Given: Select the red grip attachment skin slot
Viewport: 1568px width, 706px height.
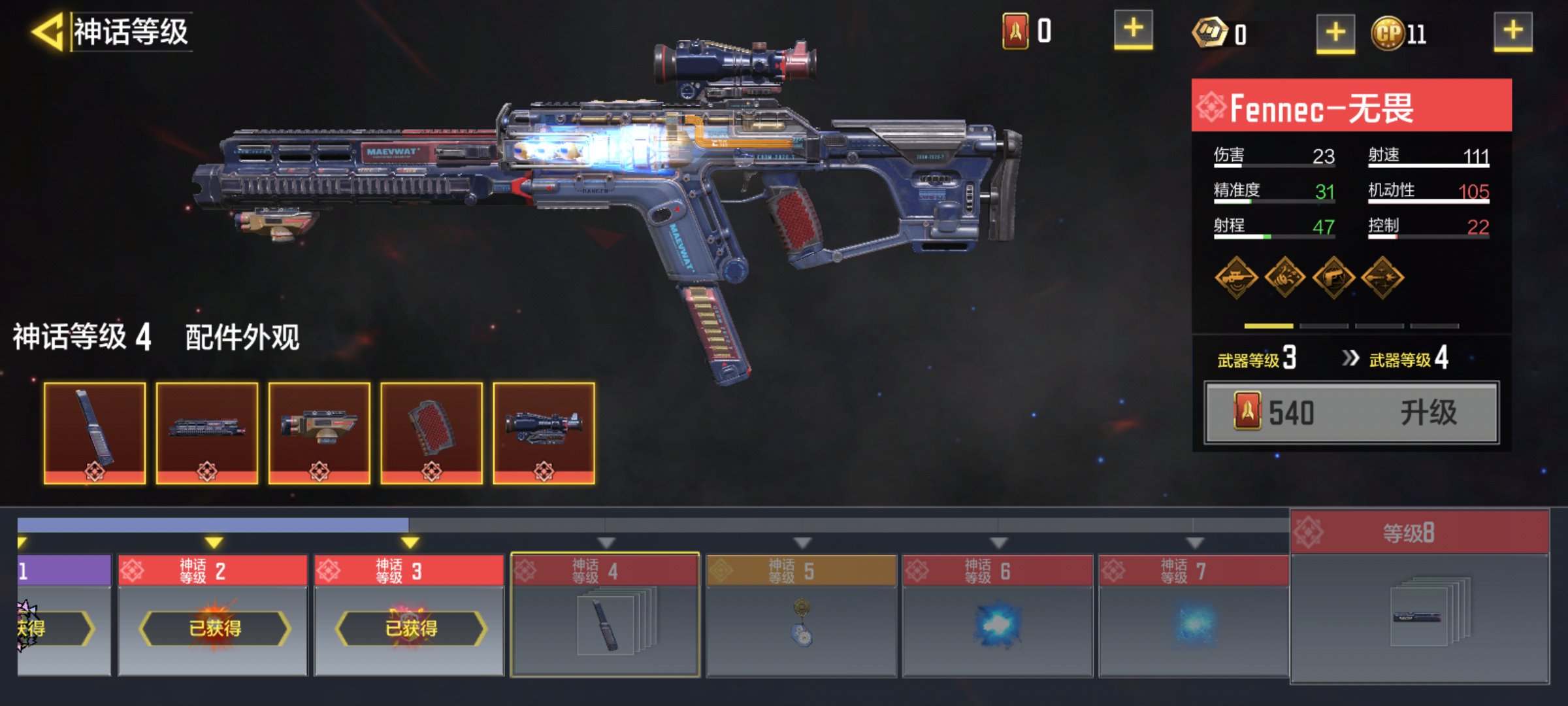Looking at the screenshot, I should coord(432,433).
